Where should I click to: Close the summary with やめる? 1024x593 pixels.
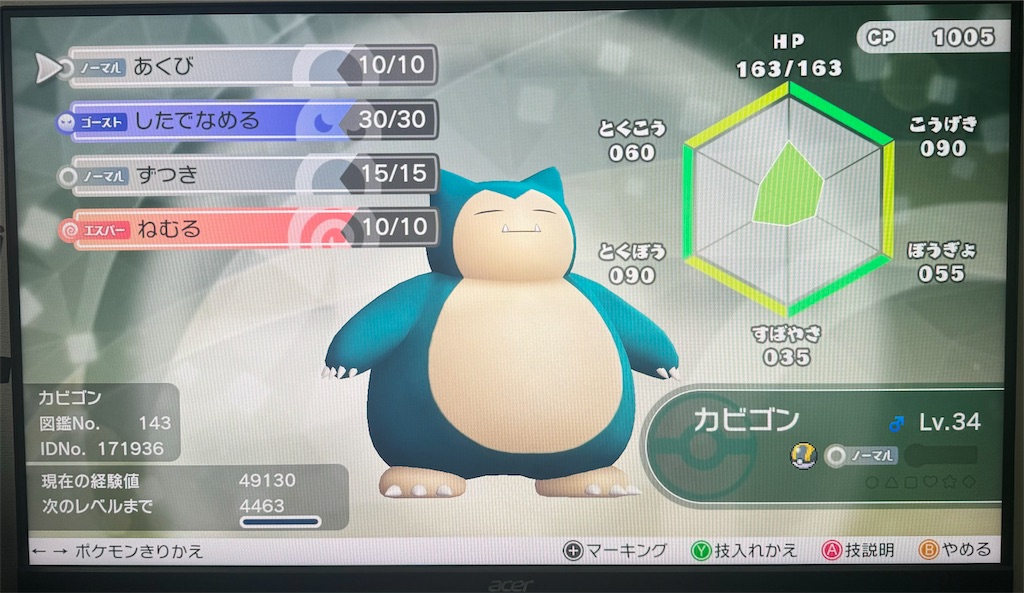pos(955,550)
